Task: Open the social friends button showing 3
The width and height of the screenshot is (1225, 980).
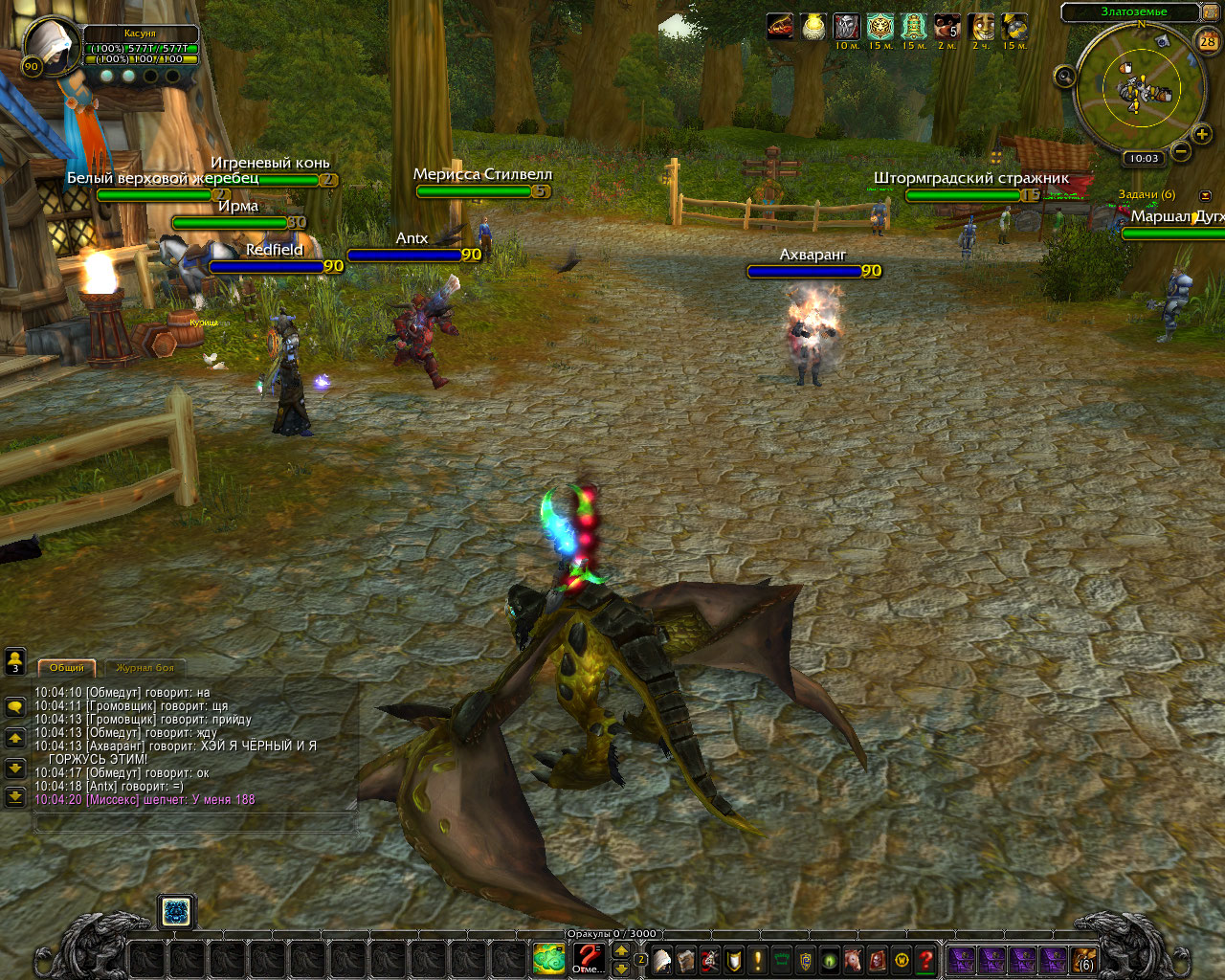Action: (15, 661)
